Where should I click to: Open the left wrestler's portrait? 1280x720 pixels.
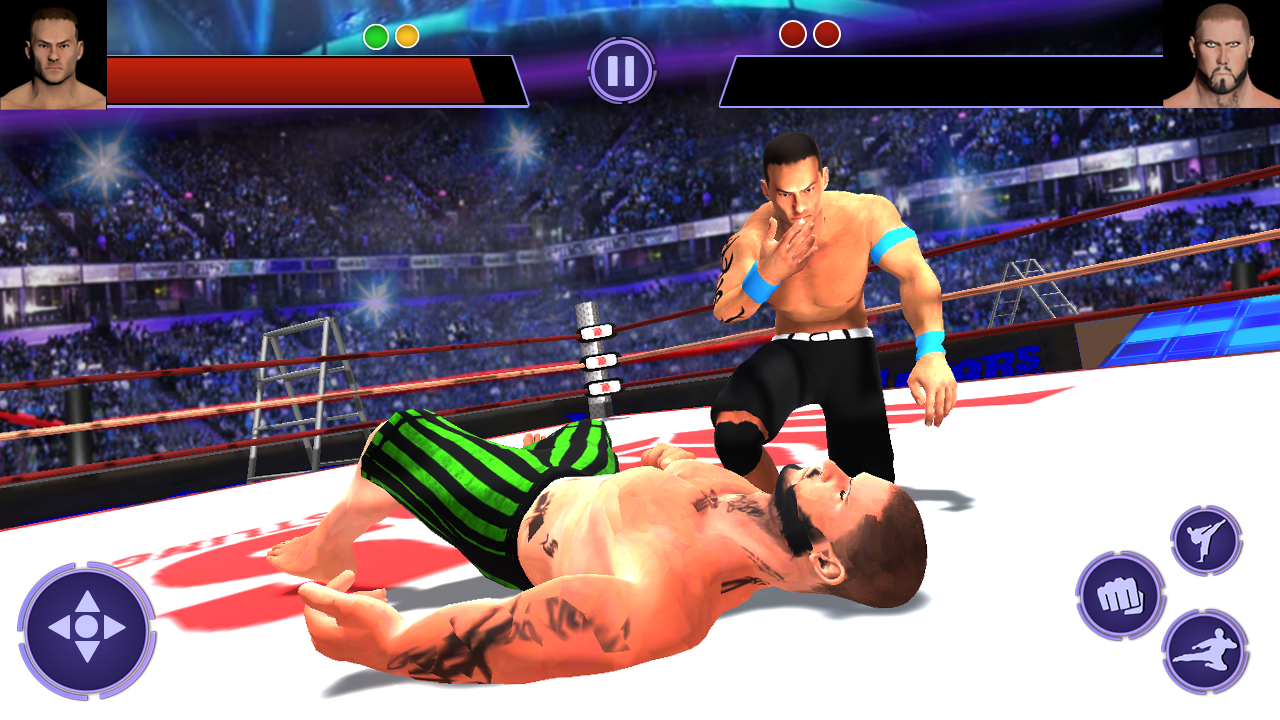(52, 57)
